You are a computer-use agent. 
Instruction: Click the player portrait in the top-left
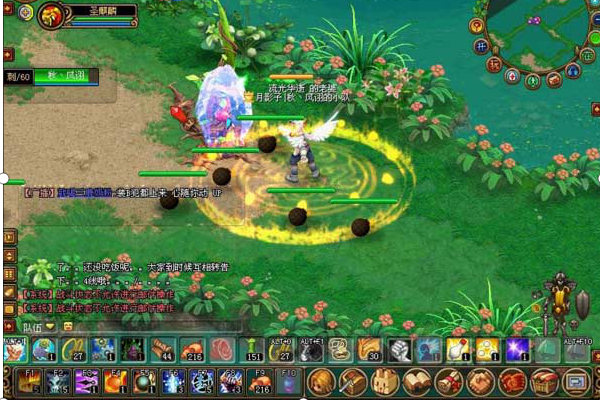pyautogui.click(x=50, y=16)
